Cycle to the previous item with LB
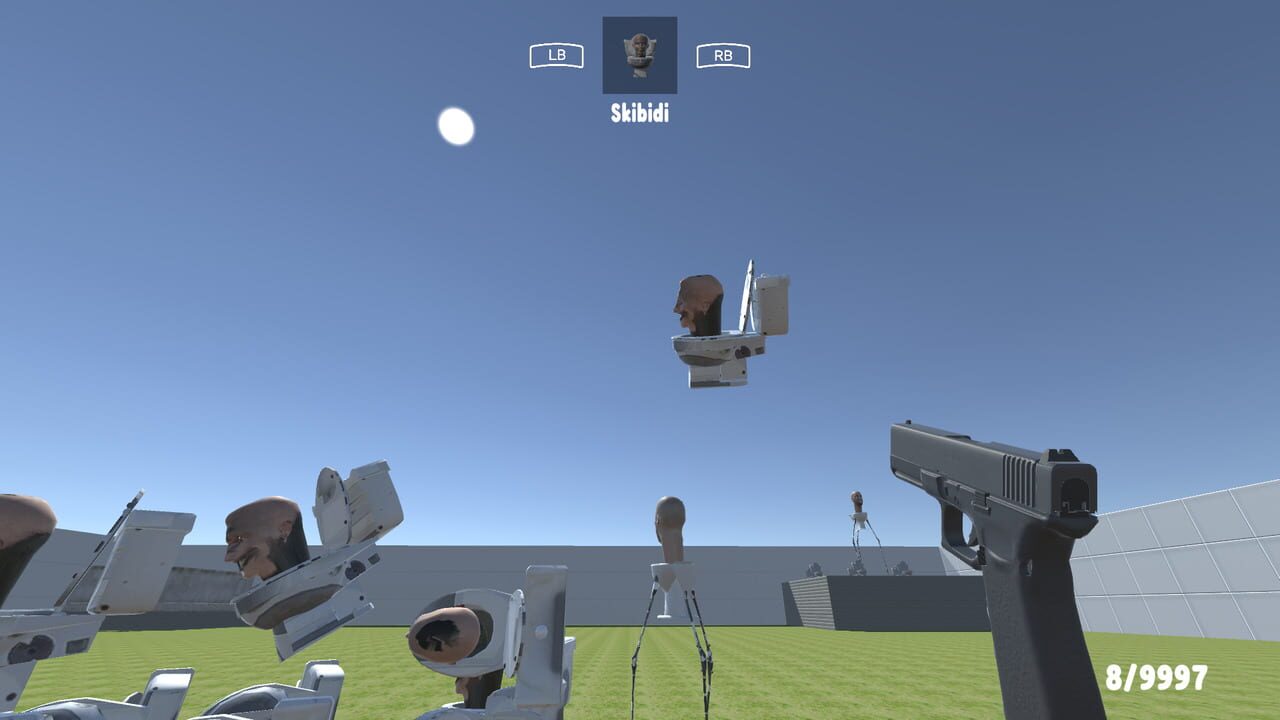 557,55
